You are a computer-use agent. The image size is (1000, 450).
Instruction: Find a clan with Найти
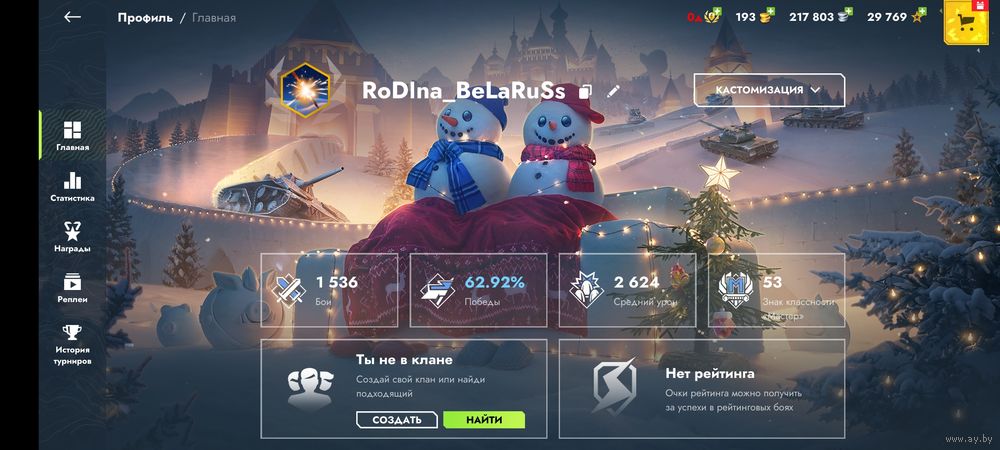pos(484,420)
